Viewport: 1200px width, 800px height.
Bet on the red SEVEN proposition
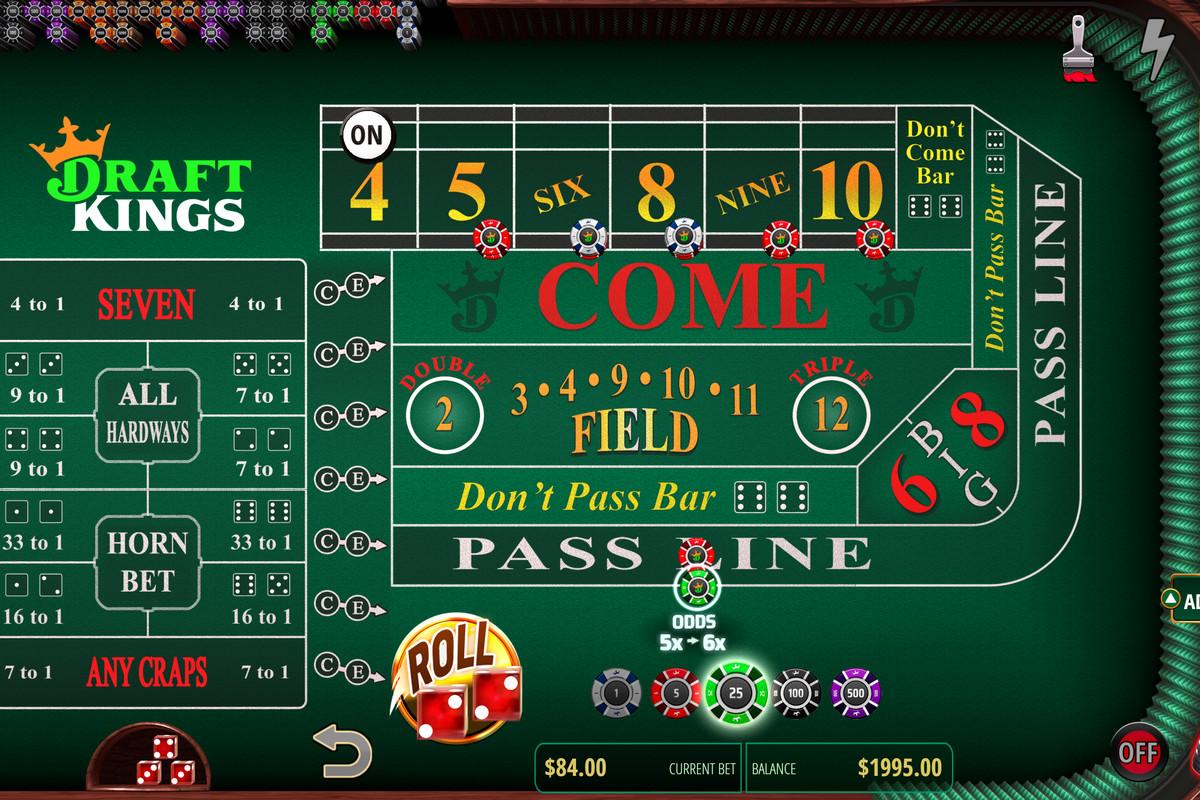click(145, 303)
